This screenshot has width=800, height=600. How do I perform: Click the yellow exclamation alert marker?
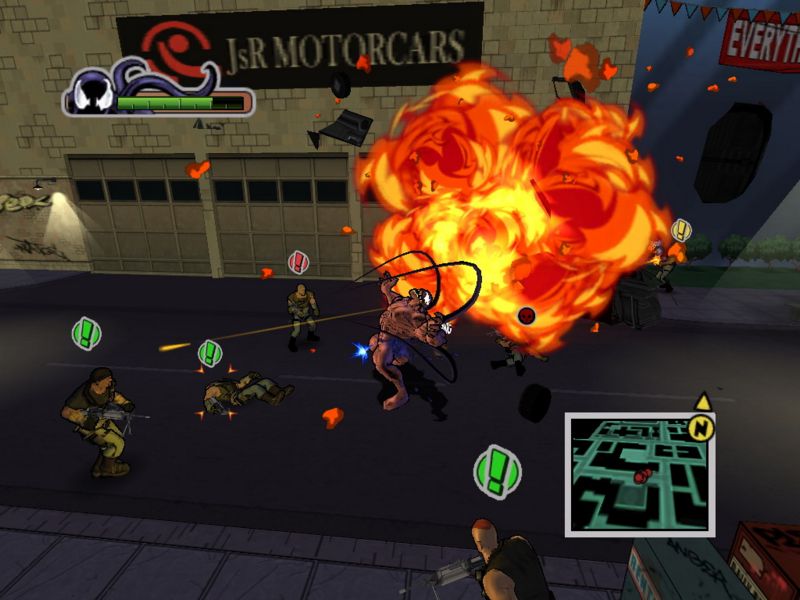pyautogui.click(x=682, y=230)
